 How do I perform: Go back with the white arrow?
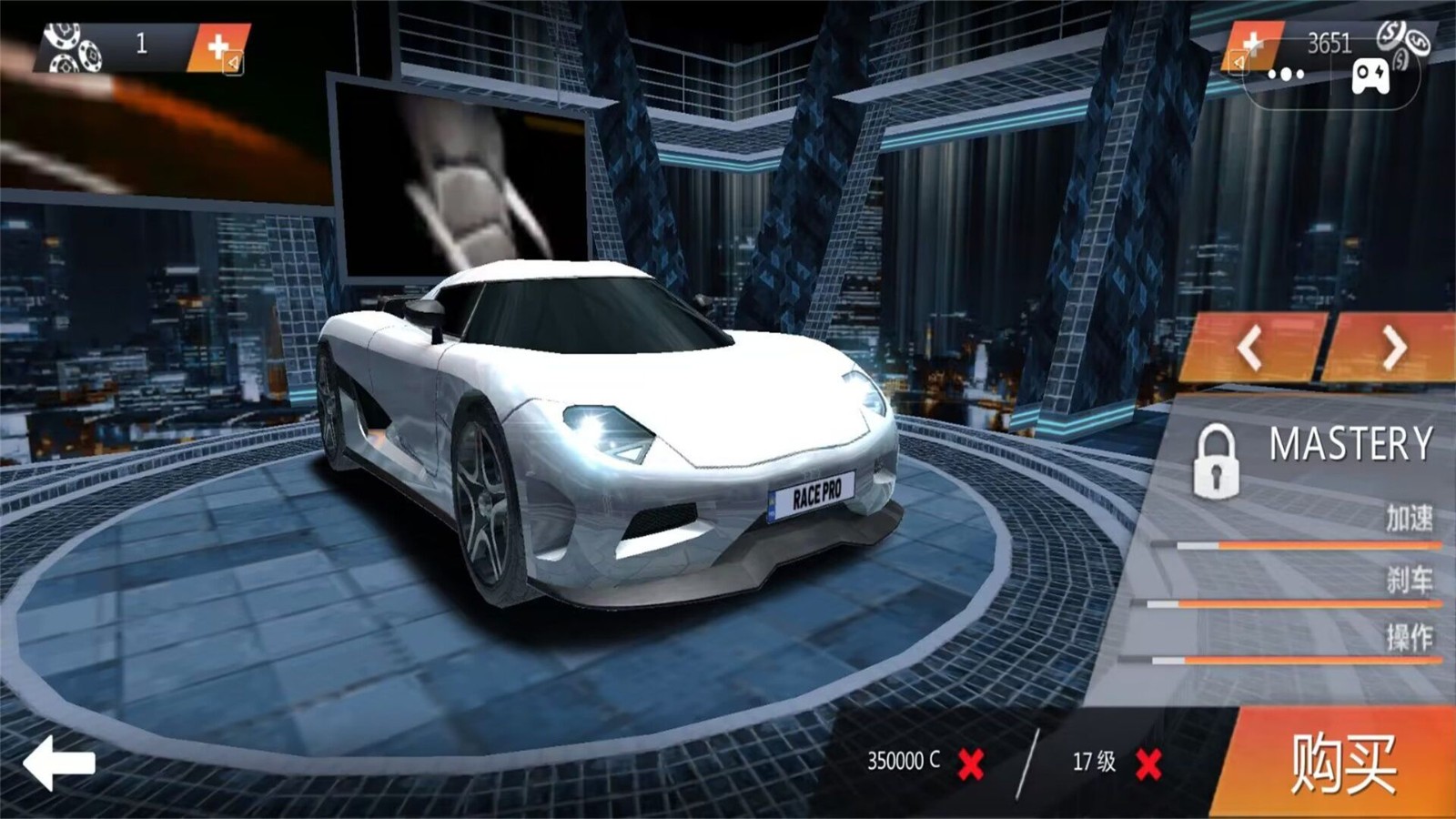[x=58, y=763]
